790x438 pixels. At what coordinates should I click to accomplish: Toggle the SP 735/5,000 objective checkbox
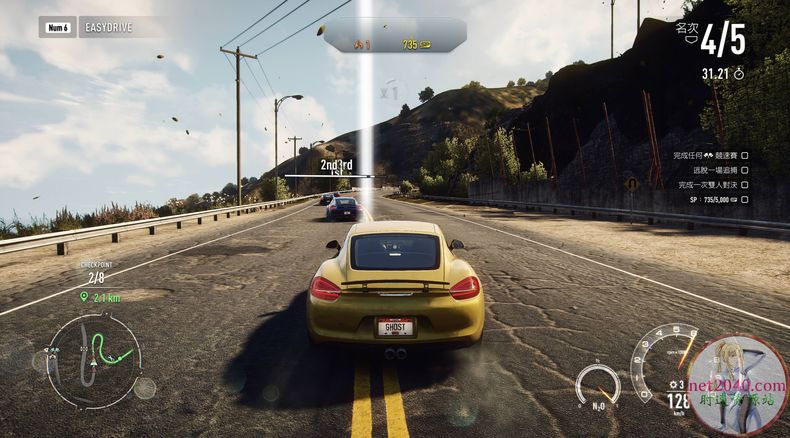(744, 199)
